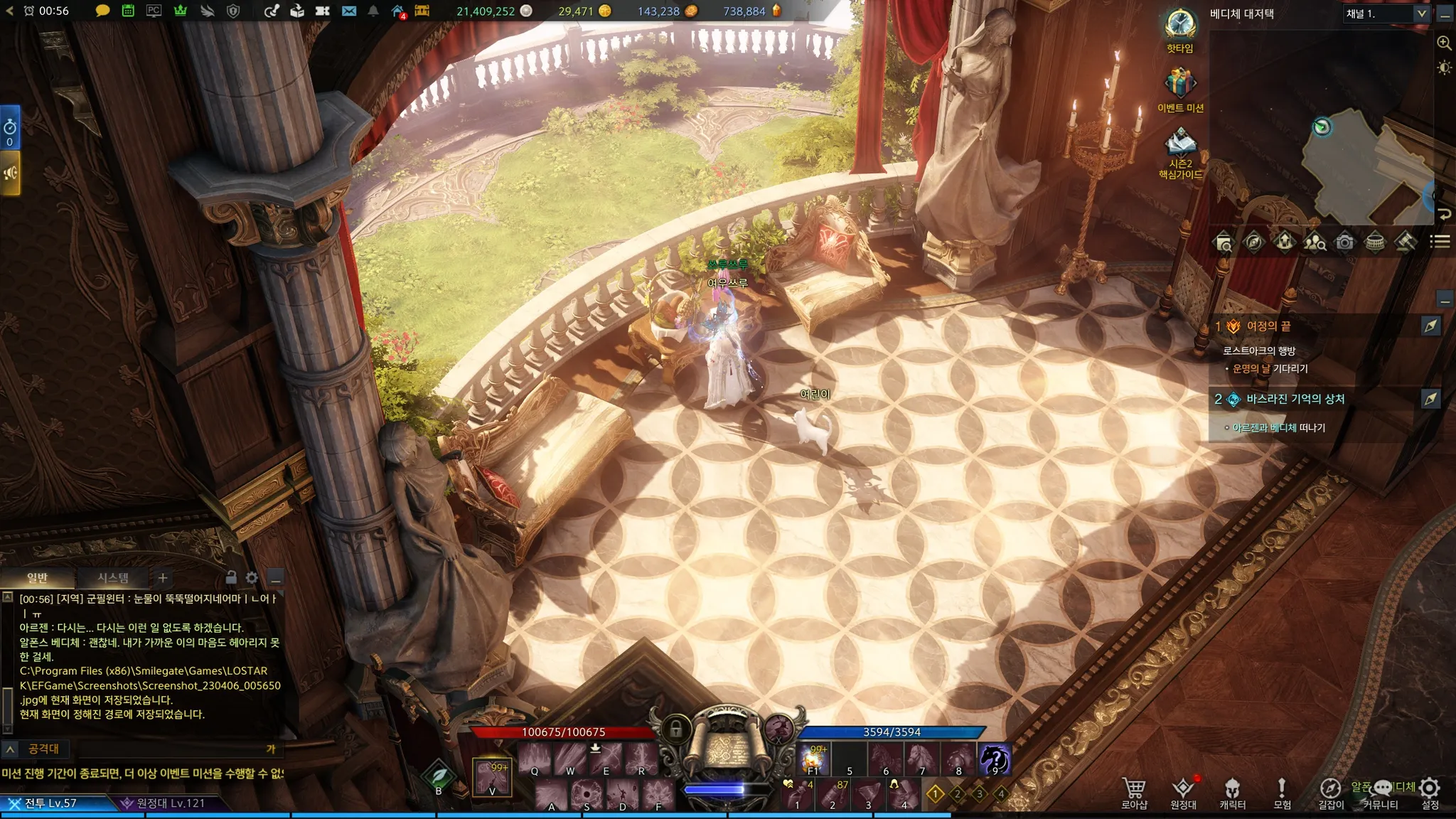Open the 원정대 expedition menu
The height and width of the screenshot is (819, 1456).
(1183, 791)
